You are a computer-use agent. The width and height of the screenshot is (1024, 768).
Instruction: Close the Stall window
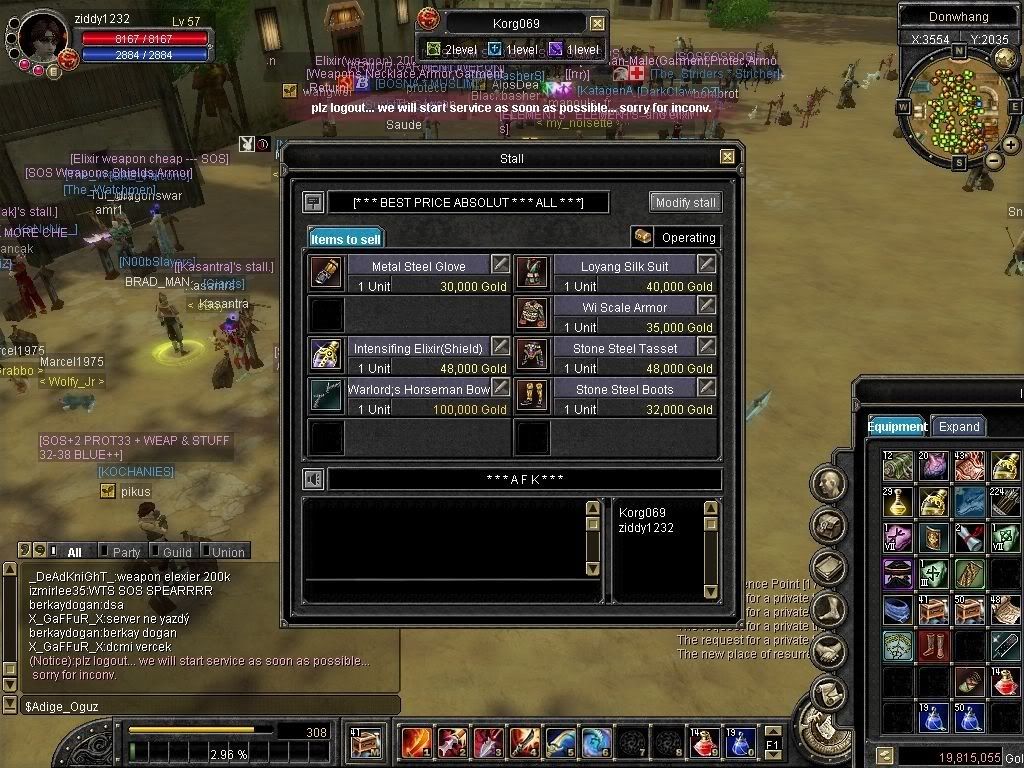(727, 157)
